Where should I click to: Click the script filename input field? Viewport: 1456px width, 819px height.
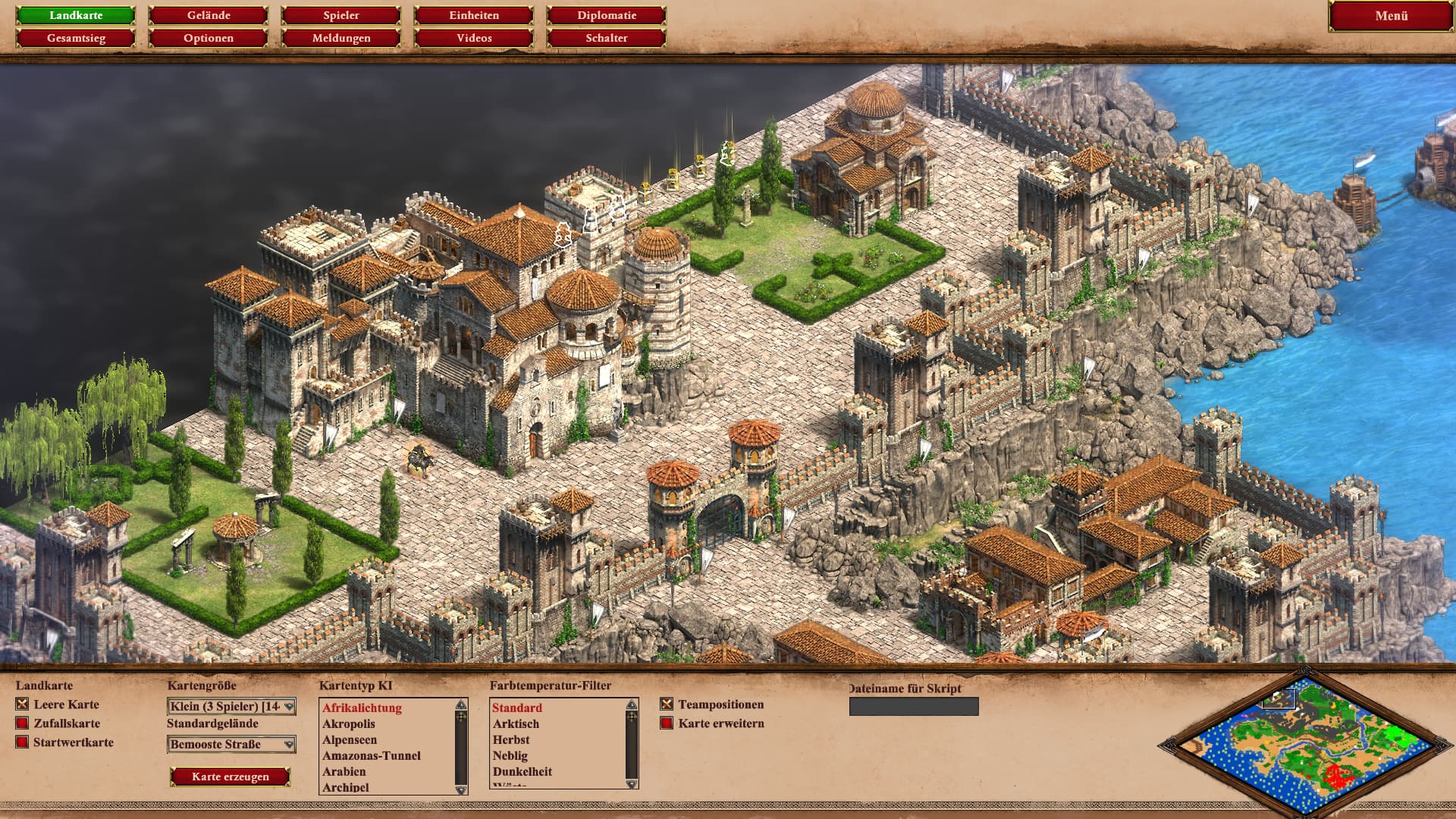[x=914, y=707]
